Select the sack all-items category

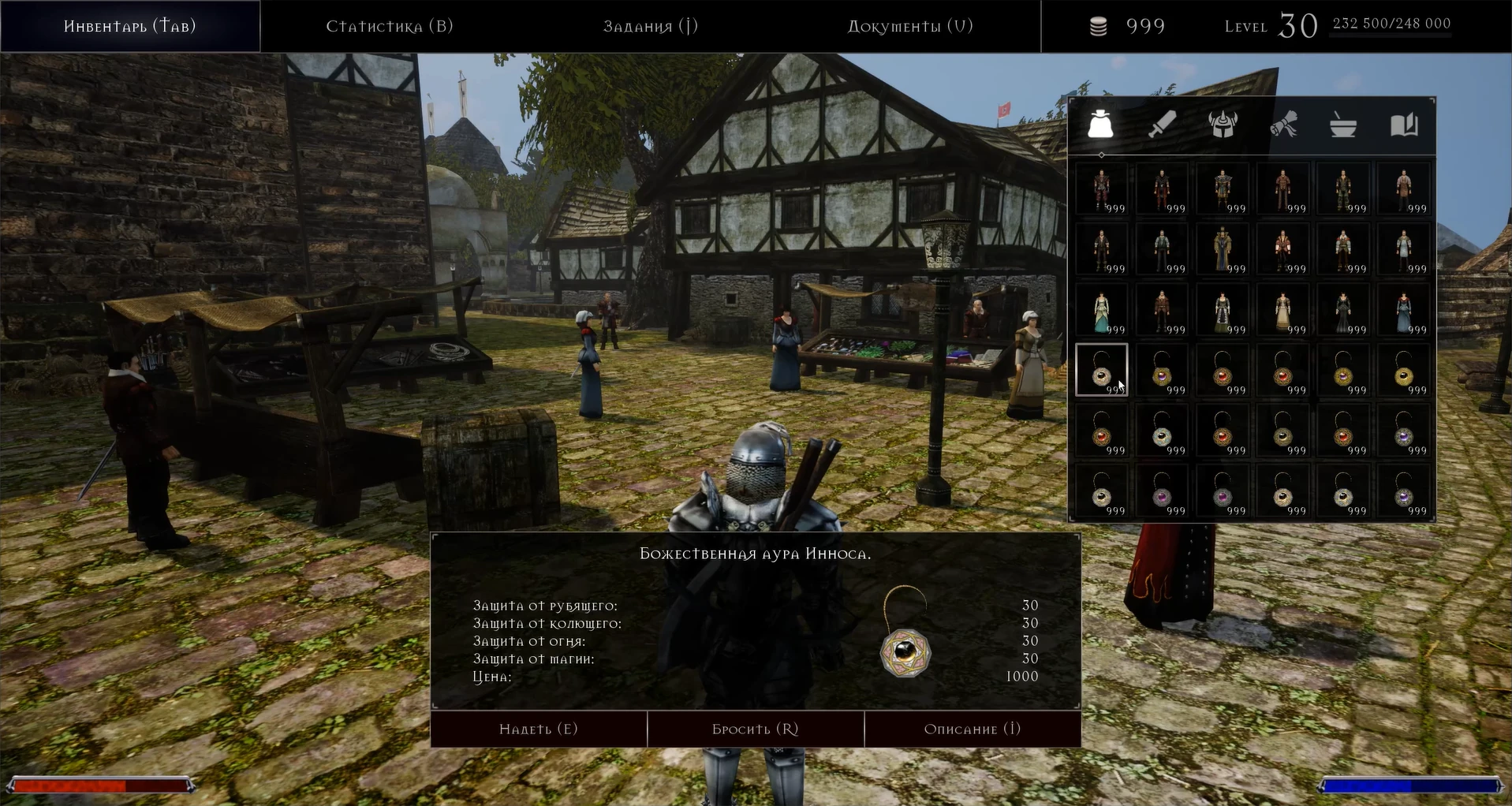(x=1100, y=125)
